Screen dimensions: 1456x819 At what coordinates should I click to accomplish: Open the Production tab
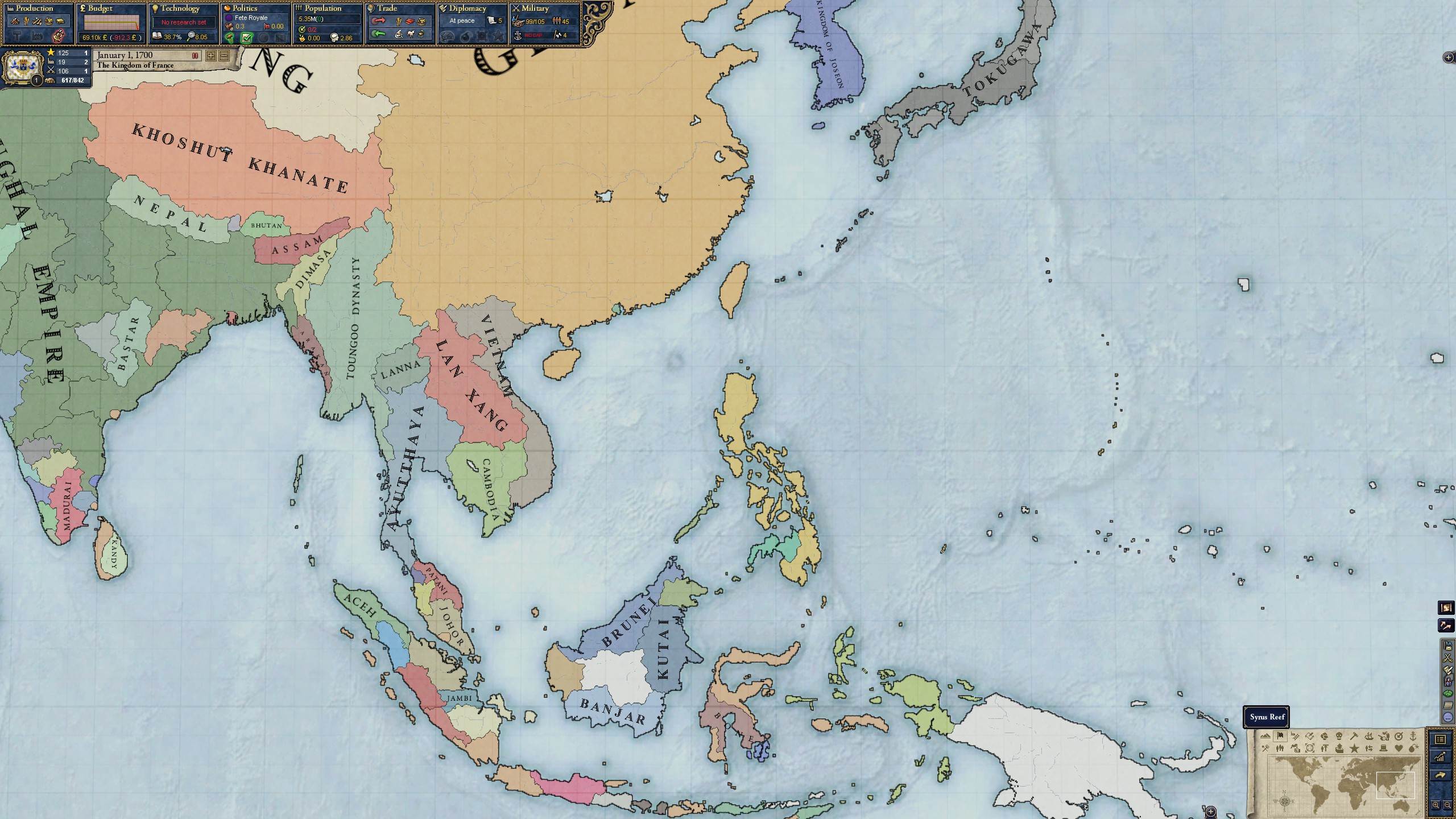point(34,9)
